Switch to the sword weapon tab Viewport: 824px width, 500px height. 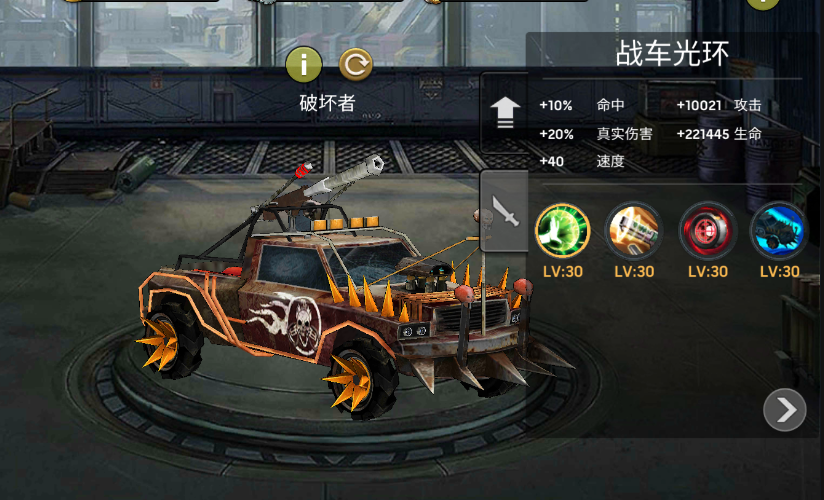(x=504, y=211)
